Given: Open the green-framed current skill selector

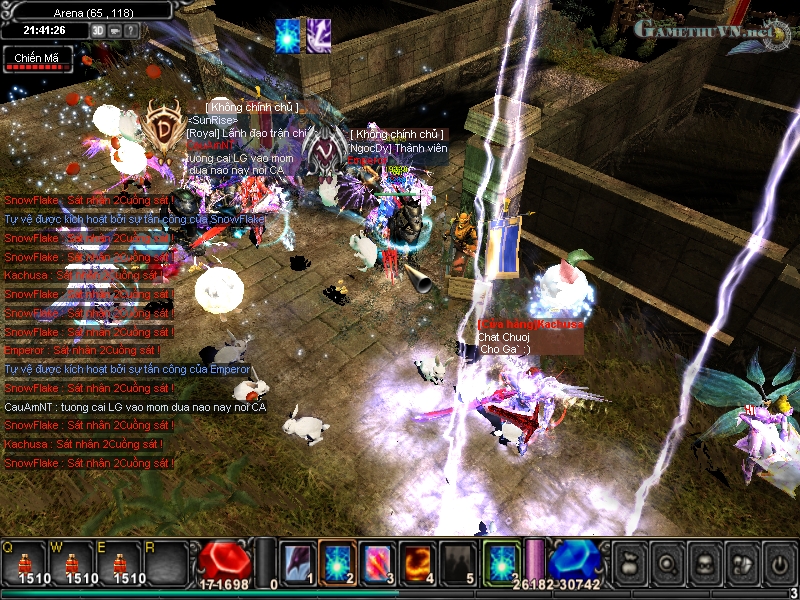Looking at the screenshot, I should pos(501,563).
